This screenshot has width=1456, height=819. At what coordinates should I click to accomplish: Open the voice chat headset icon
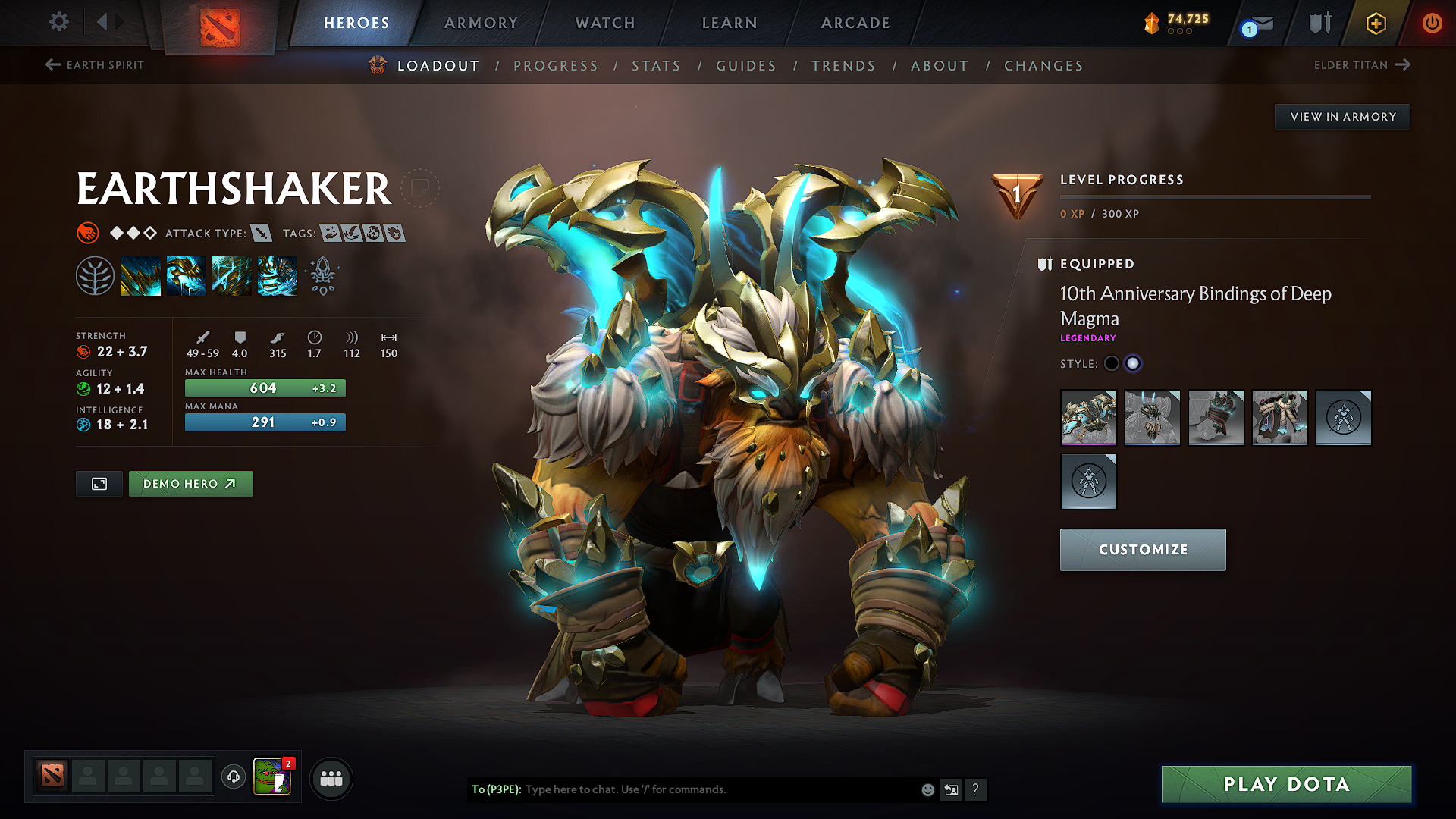[233, 777]
